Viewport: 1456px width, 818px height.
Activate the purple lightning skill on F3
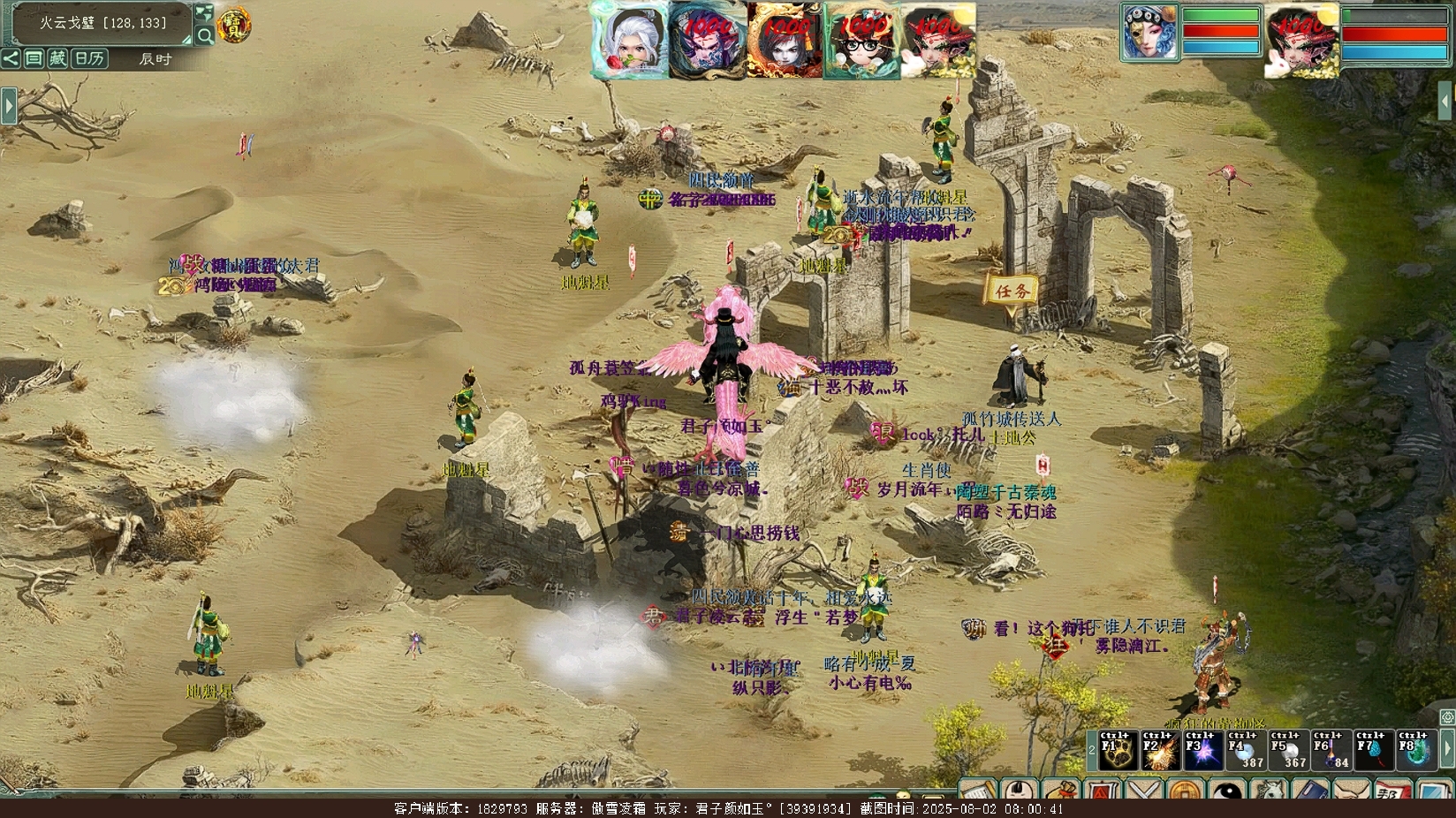(x=1202, y=750)
